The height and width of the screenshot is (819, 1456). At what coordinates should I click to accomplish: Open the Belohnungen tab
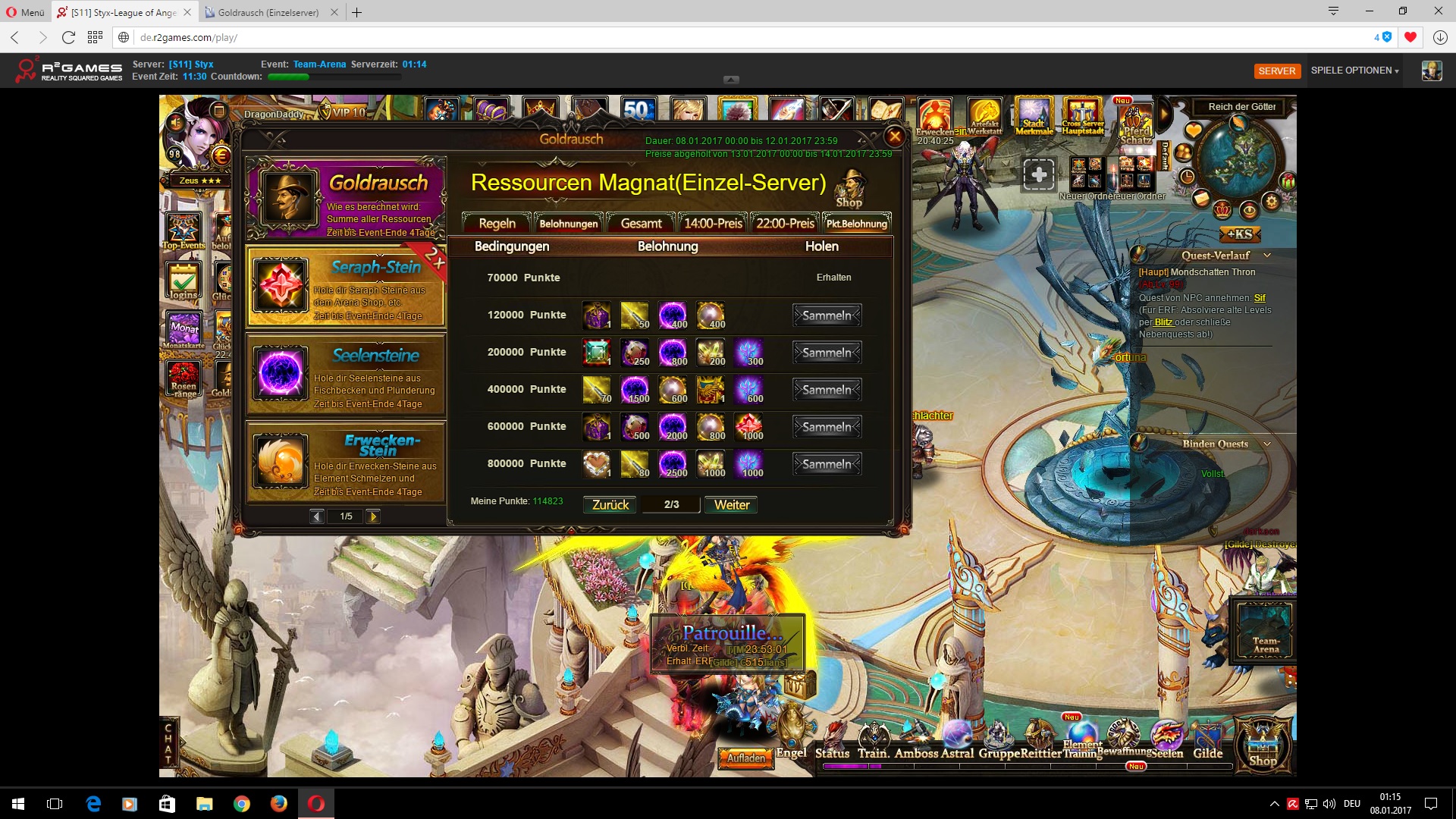pos(569,224)
